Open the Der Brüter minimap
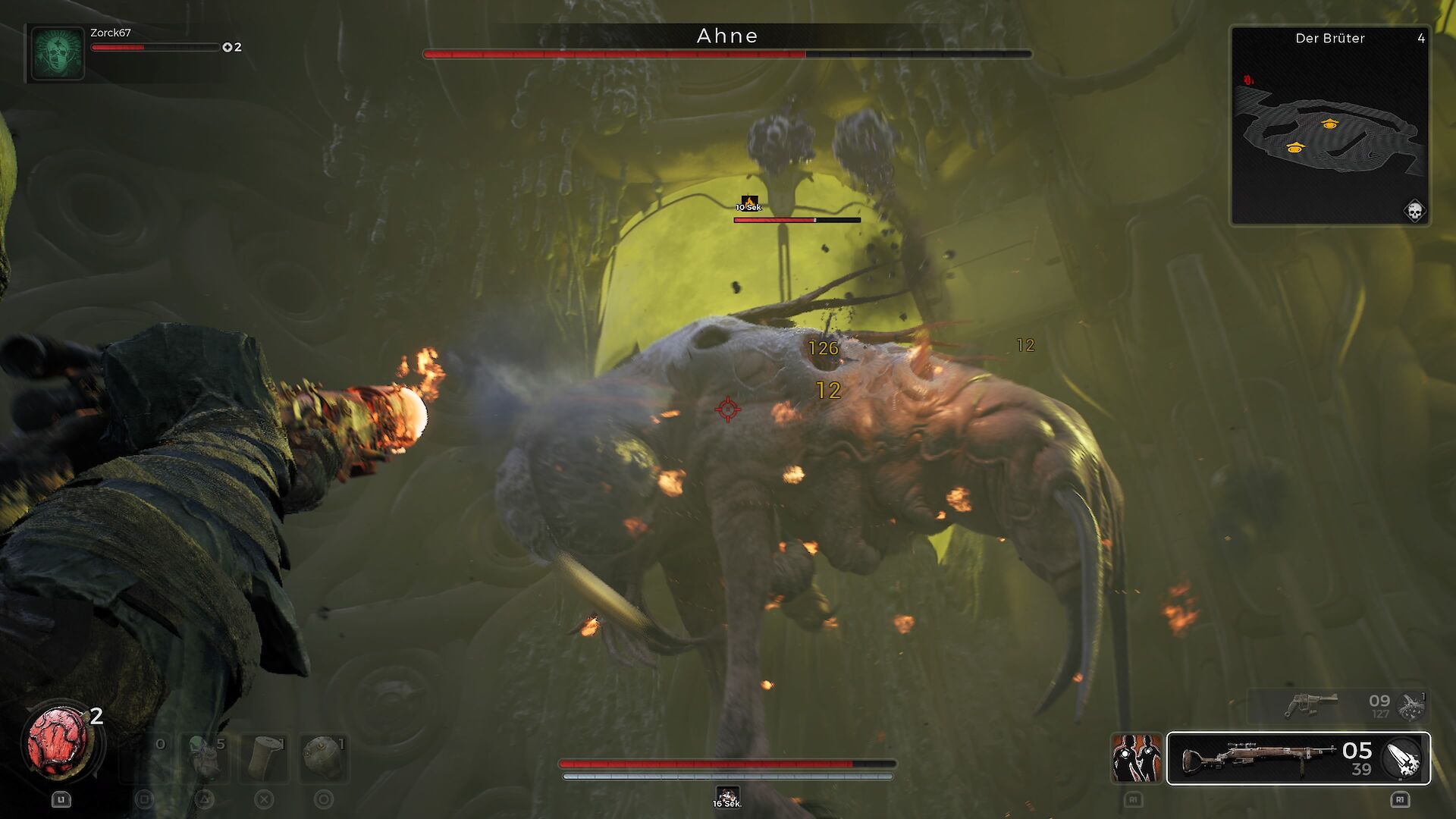 click(x=1329, y=125)
